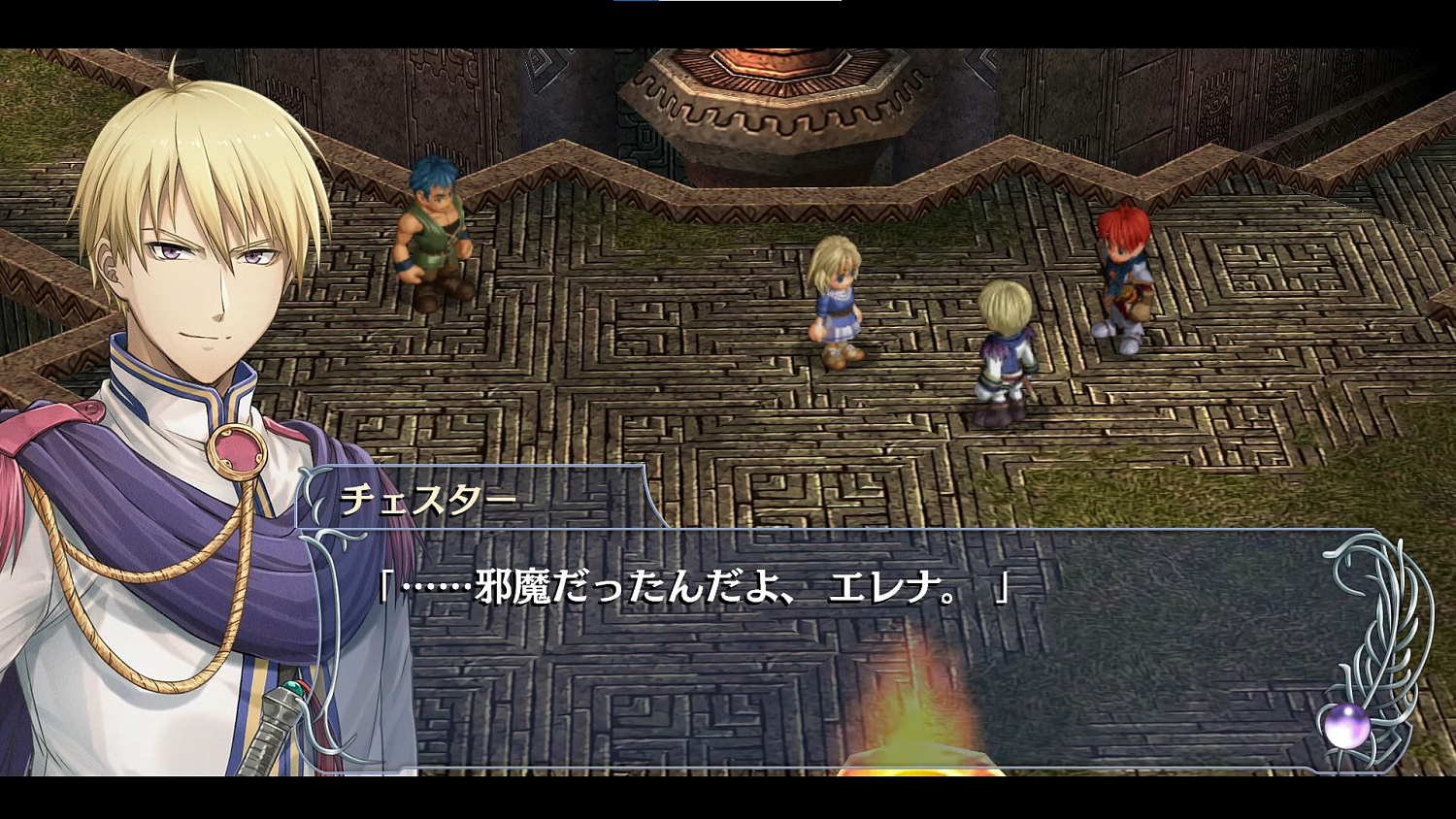Select the blonde girl sprite in blue dress
This screenshot has height=819, width=1456.
838,301
